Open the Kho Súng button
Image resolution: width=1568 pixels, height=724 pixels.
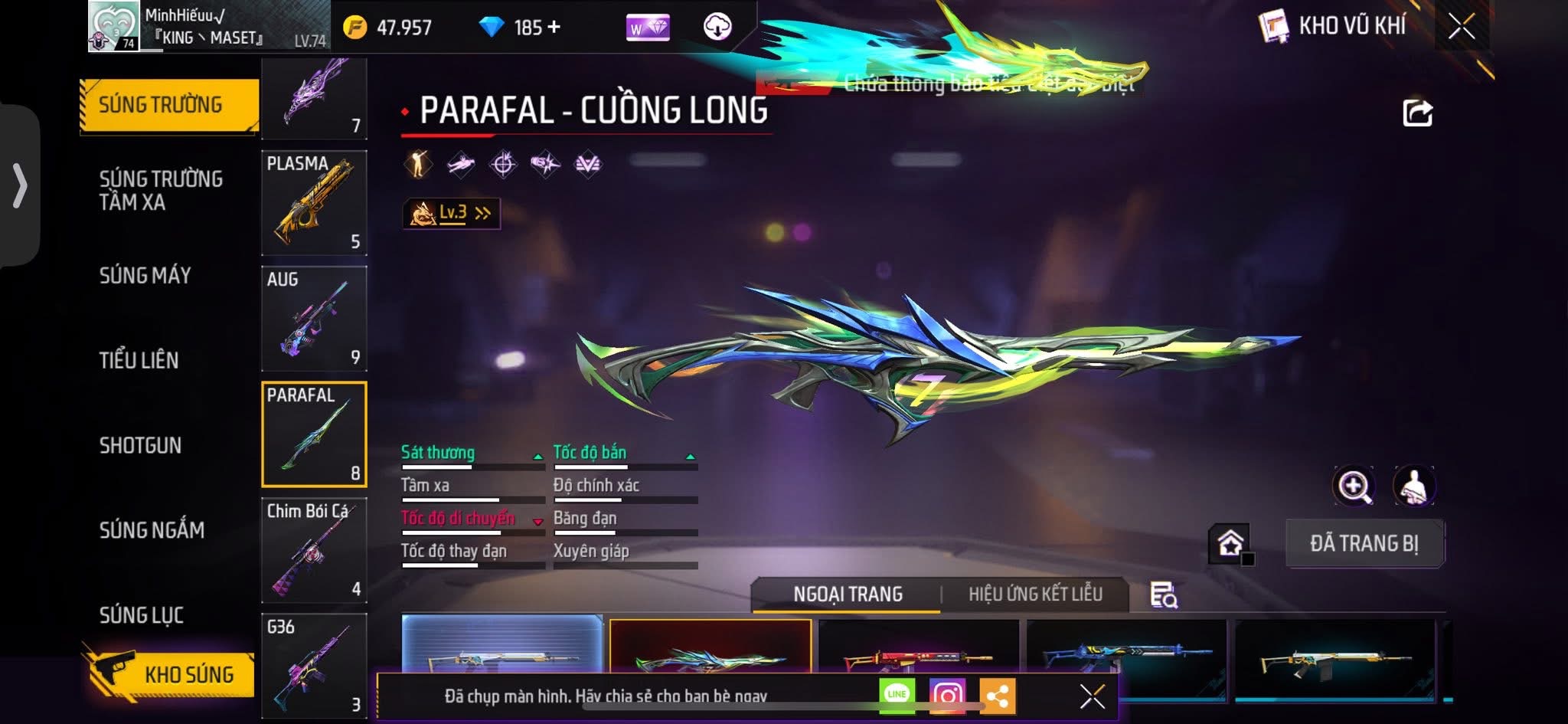coord(170,674)
